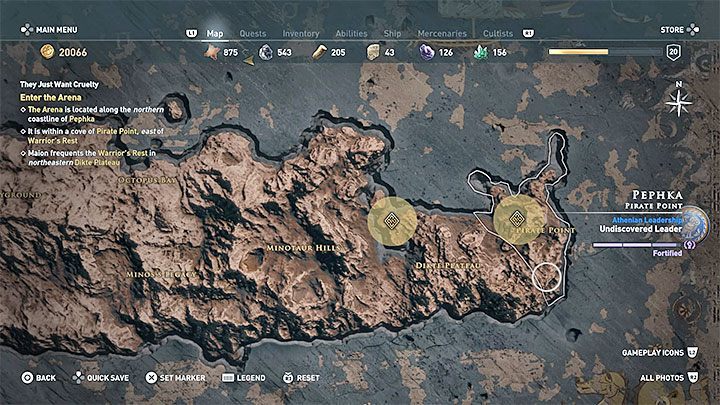Select the Map tab

point(215,33)
